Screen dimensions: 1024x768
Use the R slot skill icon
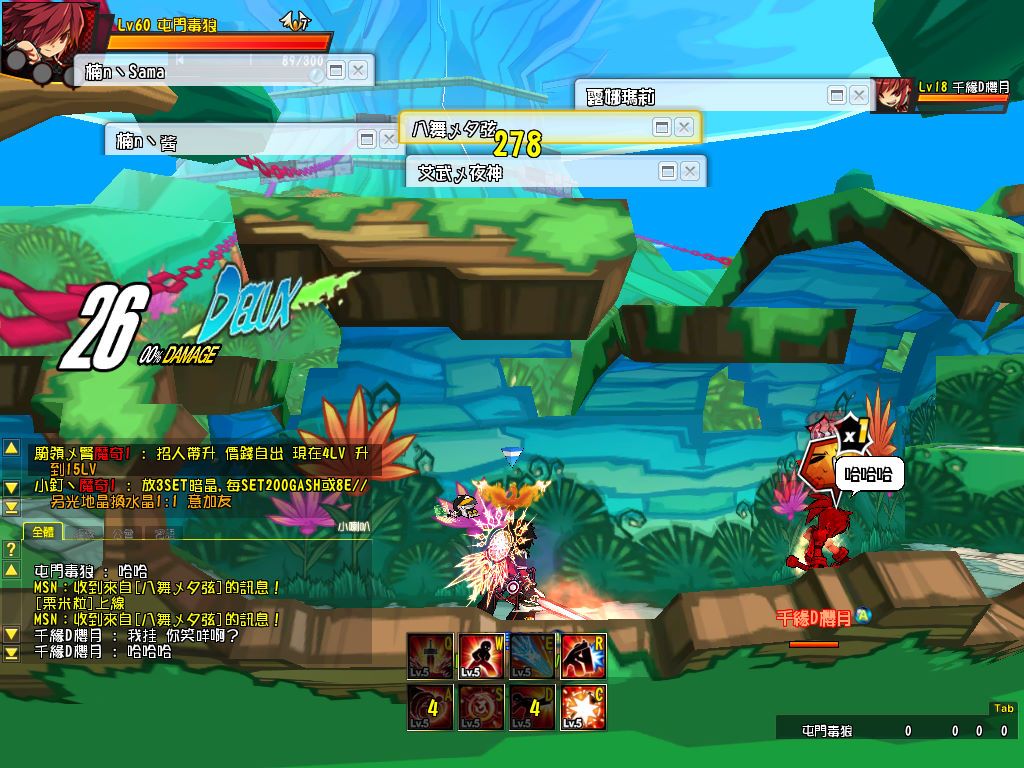tap(584, 657)
